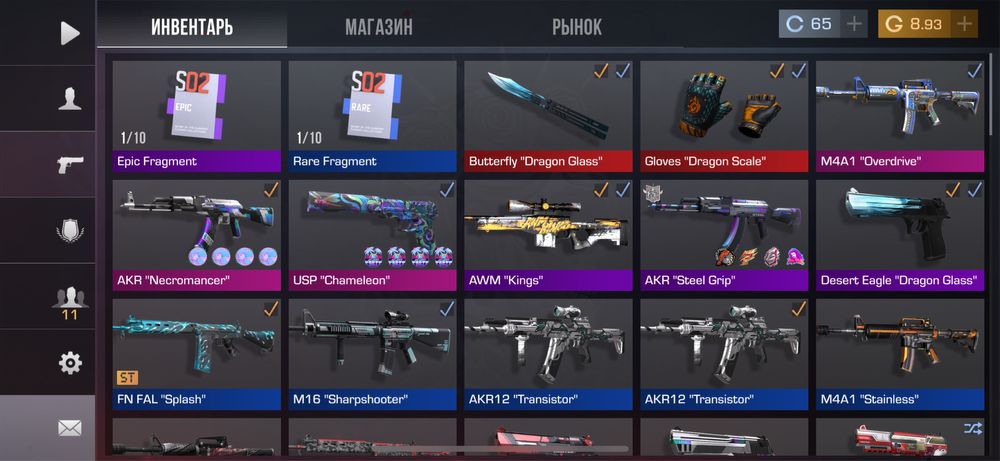Select the Epic Fragment item
Screen dimensions: 1000x461
(196, 115)
